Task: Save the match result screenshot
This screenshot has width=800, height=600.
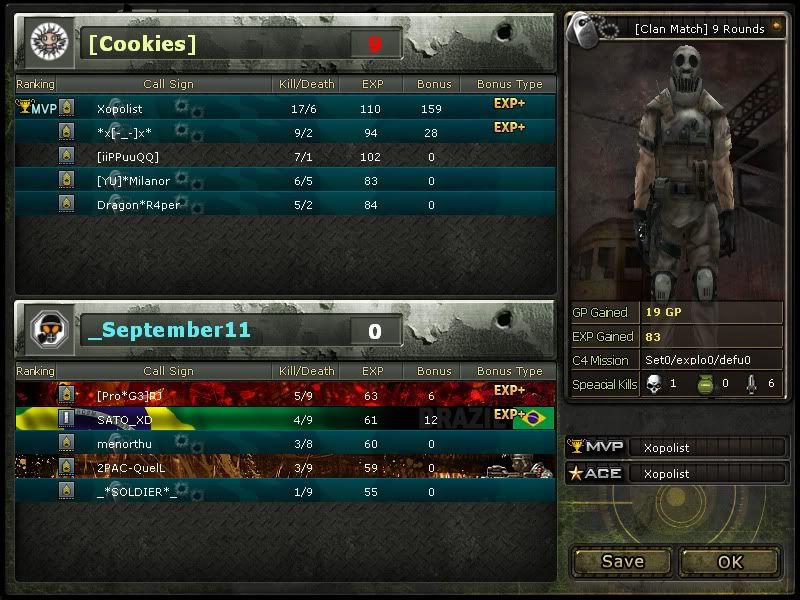Action: (622, 561)
